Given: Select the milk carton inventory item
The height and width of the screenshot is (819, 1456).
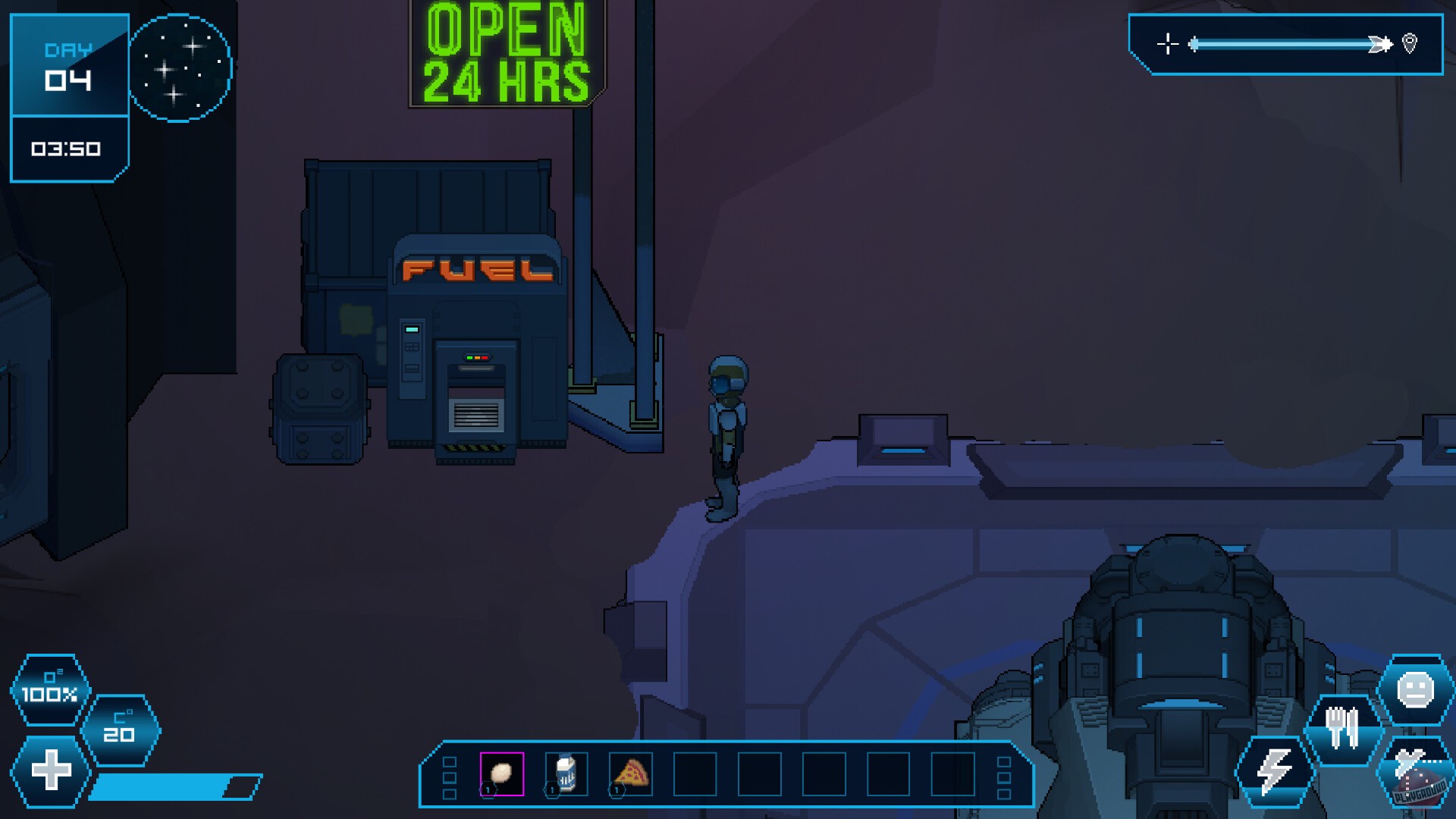Looking at the screenshot, I should coord(566,775).
